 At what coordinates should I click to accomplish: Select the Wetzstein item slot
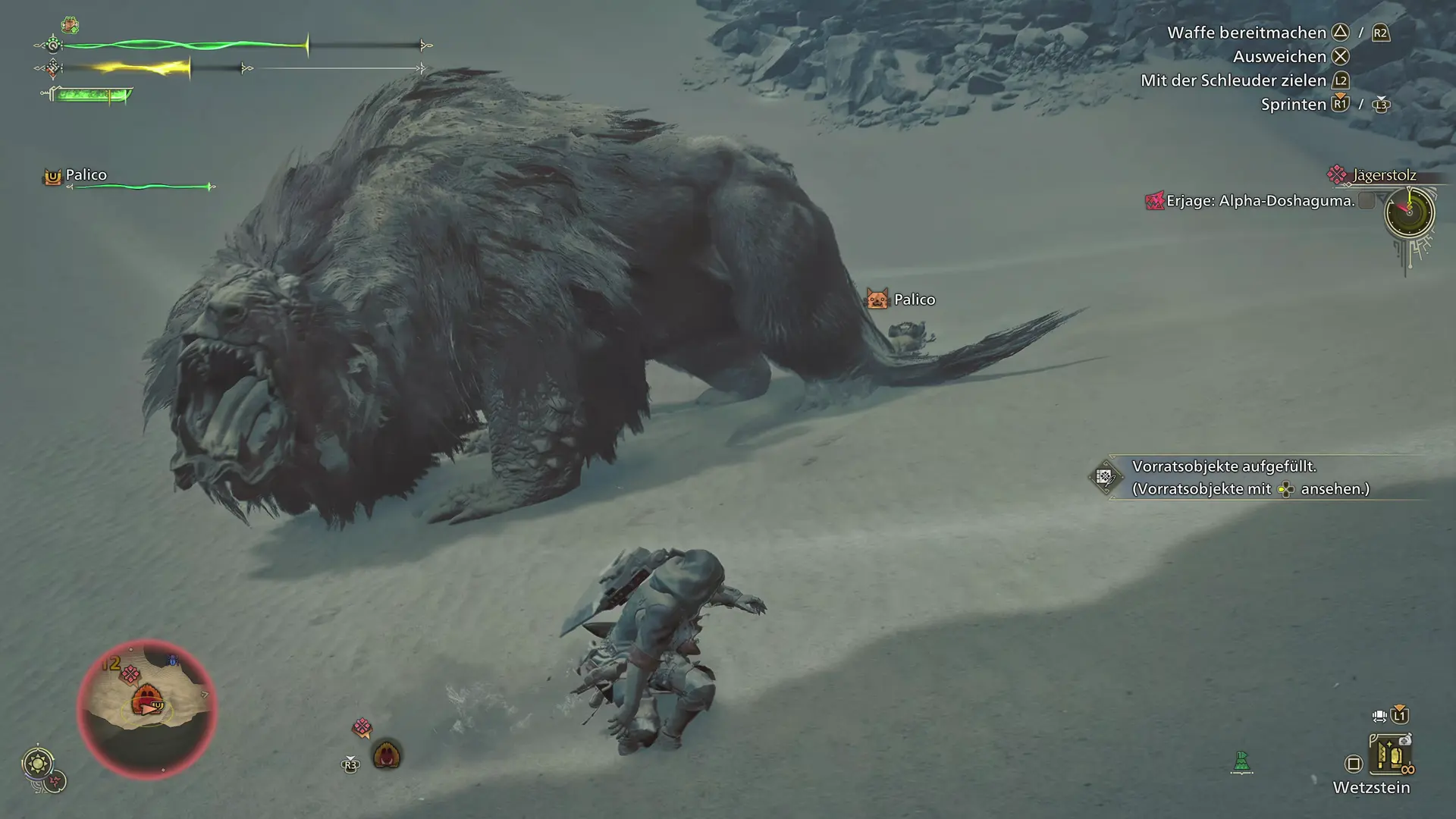point(1389,755)
